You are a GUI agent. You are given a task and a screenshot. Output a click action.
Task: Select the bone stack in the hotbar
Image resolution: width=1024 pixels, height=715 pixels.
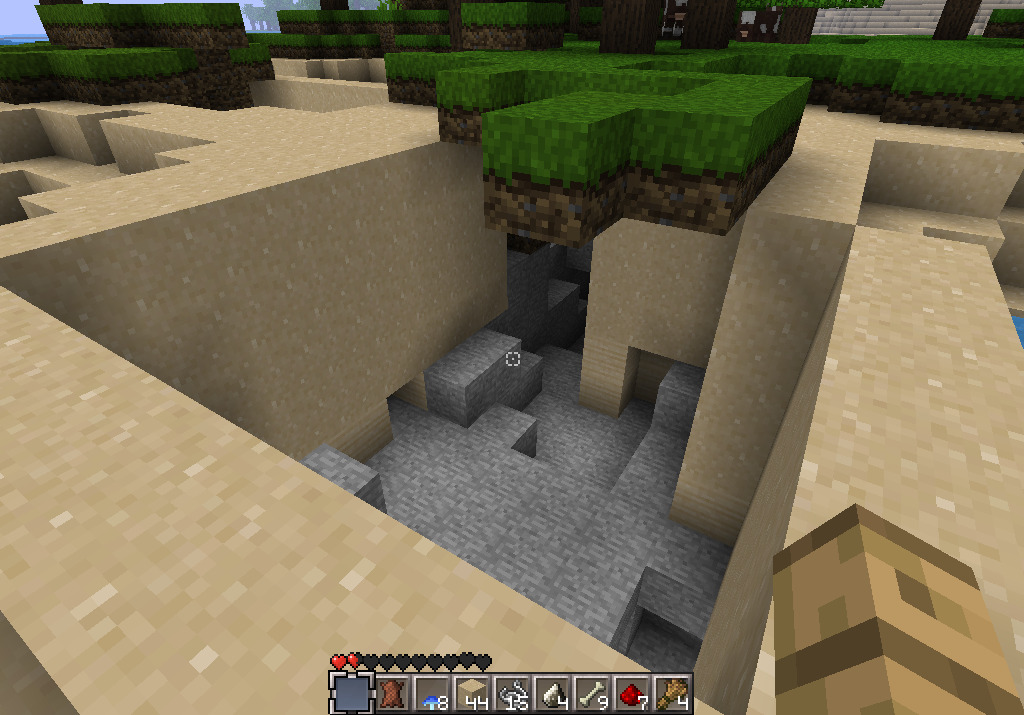(592, 692)
